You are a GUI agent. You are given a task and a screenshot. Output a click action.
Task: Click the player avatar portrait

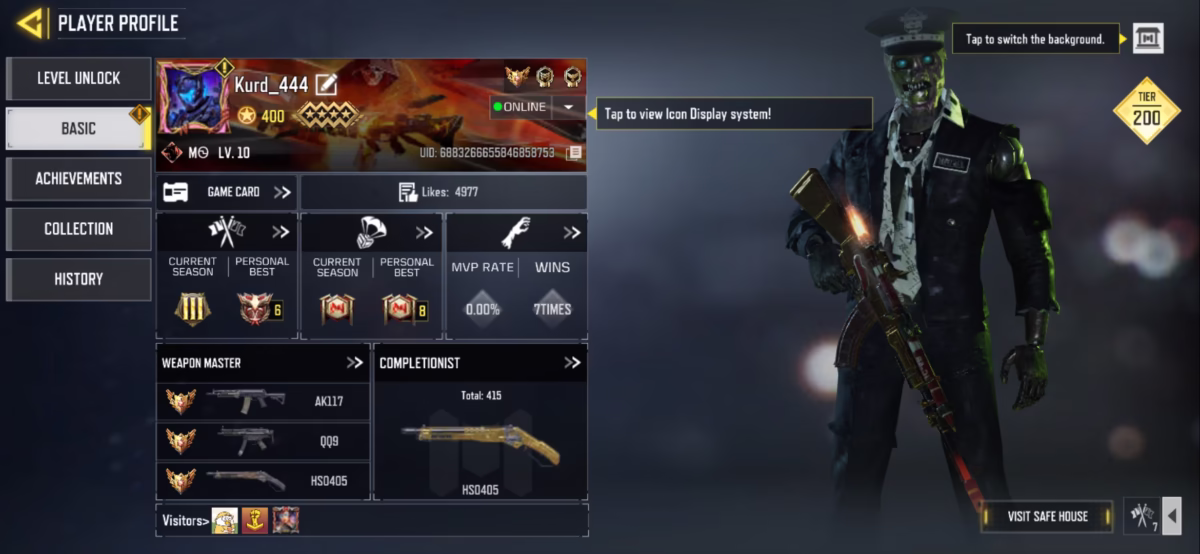[194, 98]
